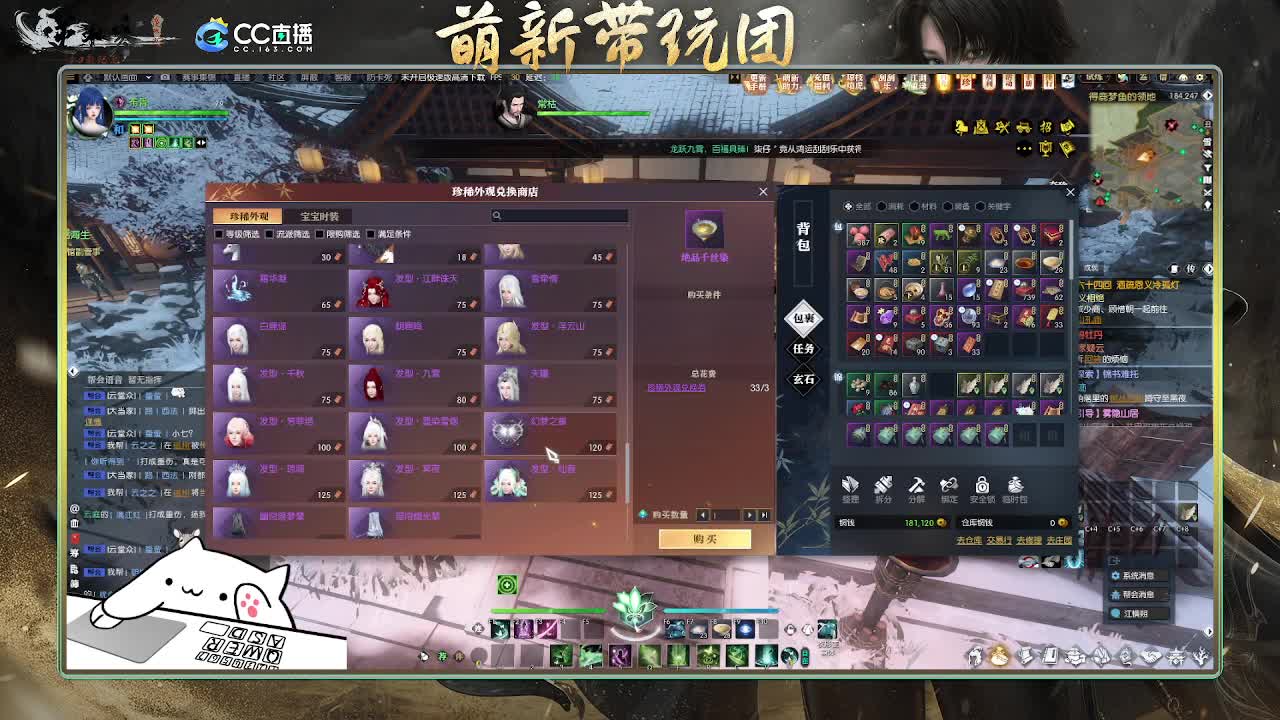
Task: Click the 江湖招募 icon below 帮会消息
Action: (1114, 613)
